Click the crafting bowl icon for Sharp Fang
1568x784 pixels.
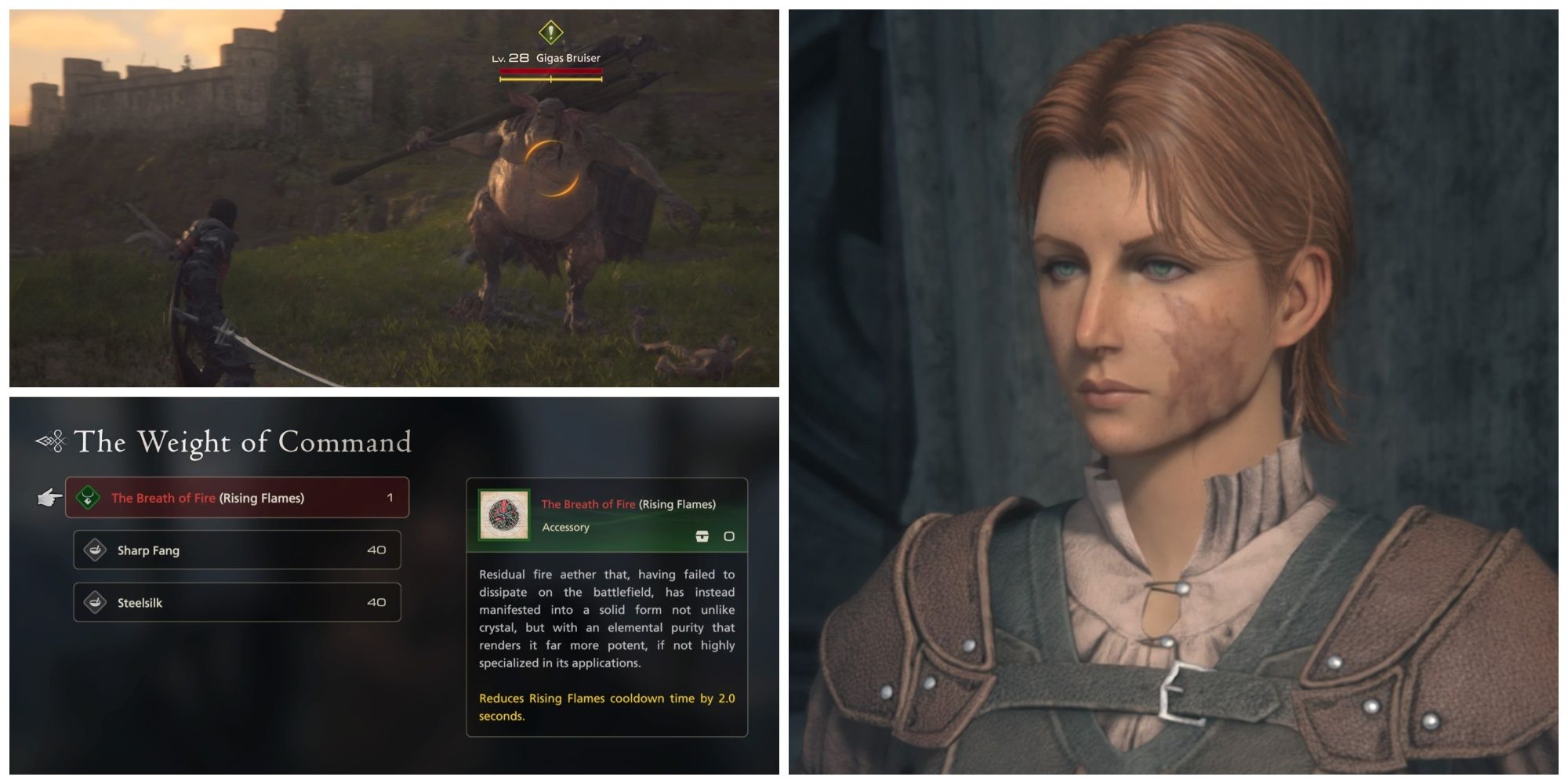tap(96, 550)
